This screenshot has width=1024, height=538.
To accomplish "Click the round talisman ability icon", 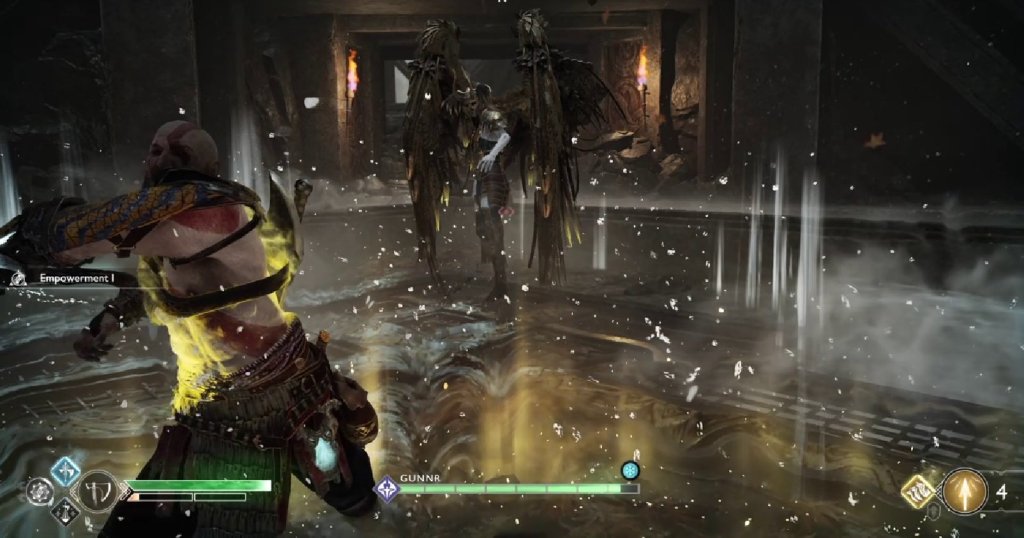I will pyautogui.click(x=41, y=491).
